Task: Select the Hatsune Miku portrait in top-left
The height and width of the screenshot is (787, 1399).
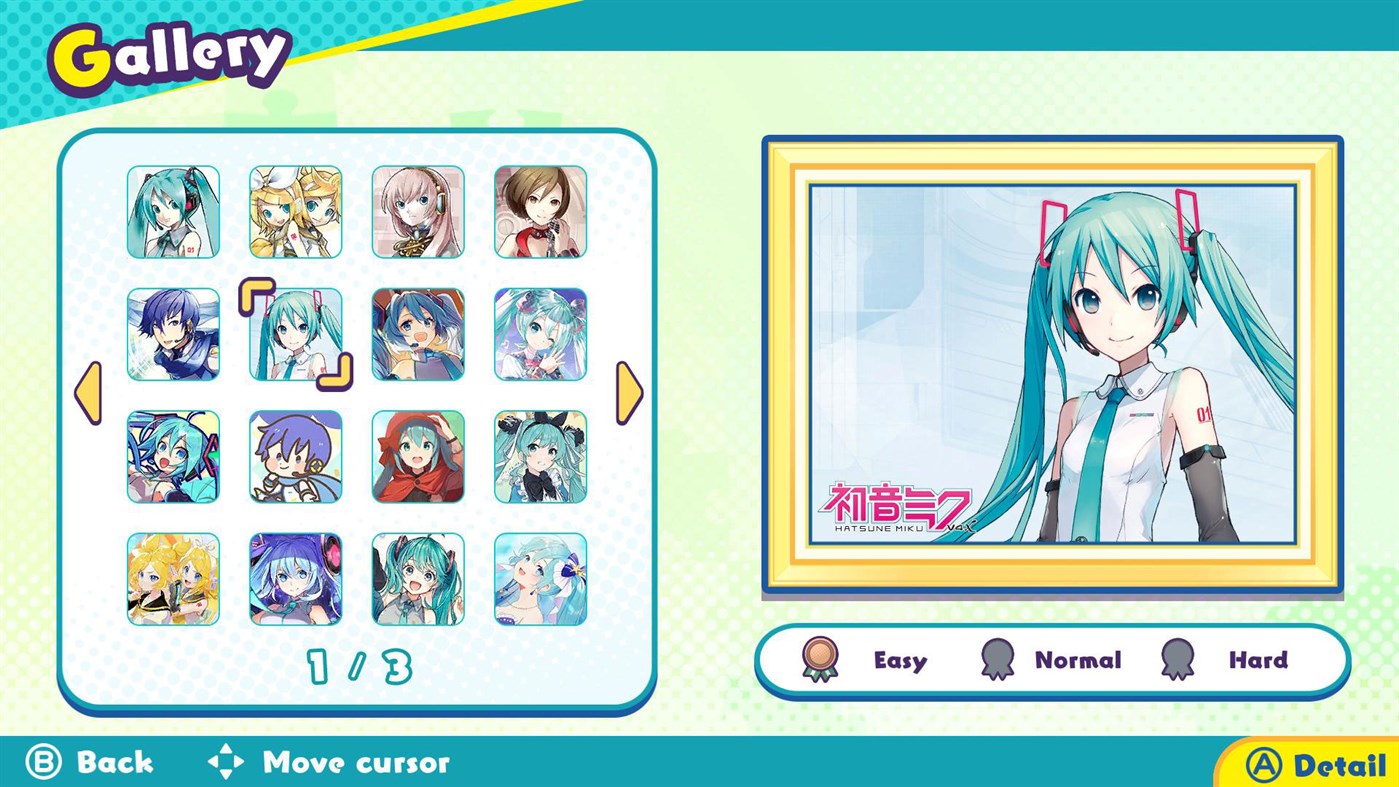Action: coord(173,210)
